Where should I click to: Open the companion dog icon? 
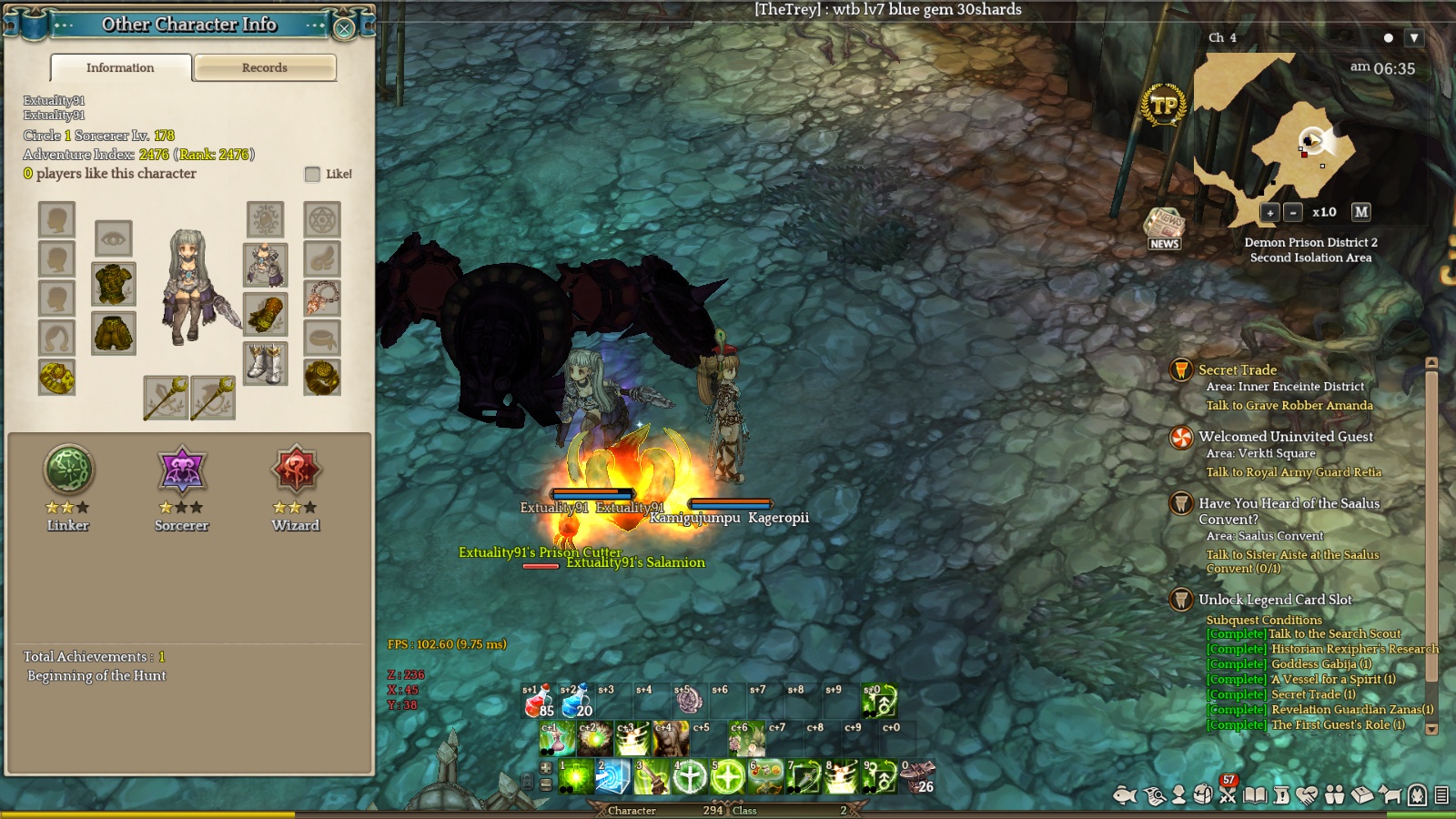click(x=1390, y=795)
